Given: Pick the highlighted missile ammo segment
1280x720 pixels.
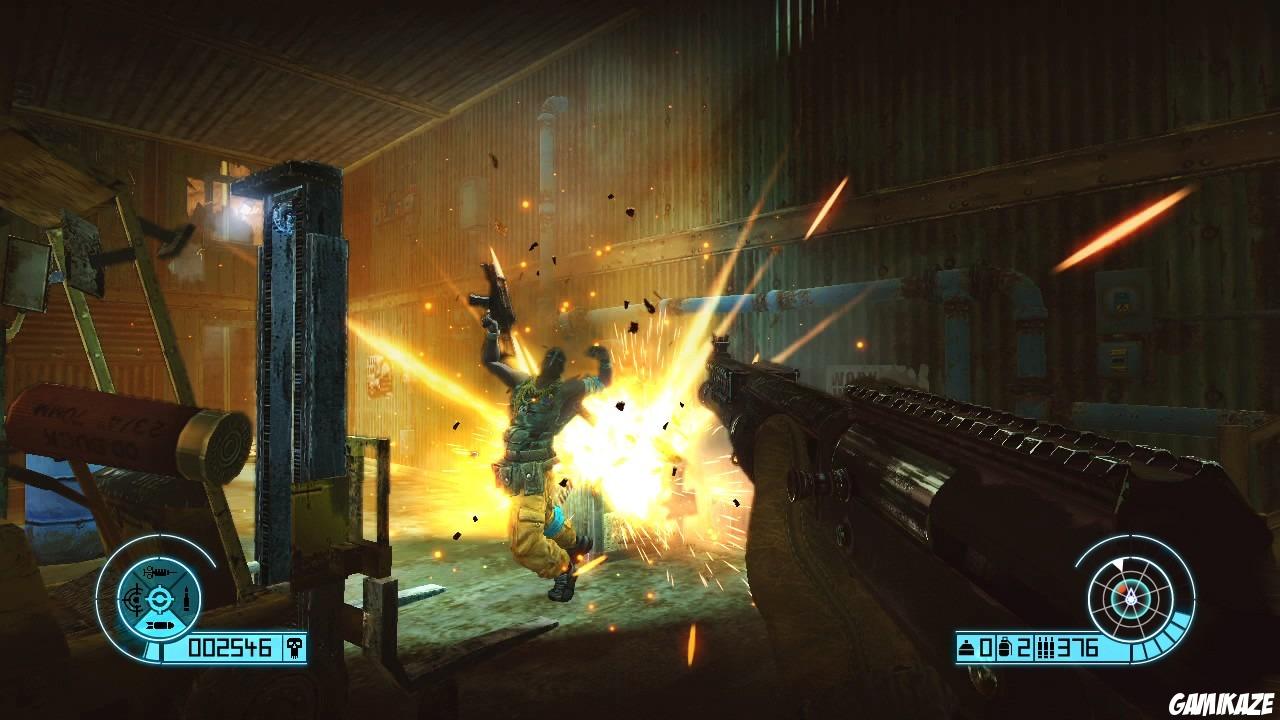Looking at the screenshot, I should click(x=158, y=627).
